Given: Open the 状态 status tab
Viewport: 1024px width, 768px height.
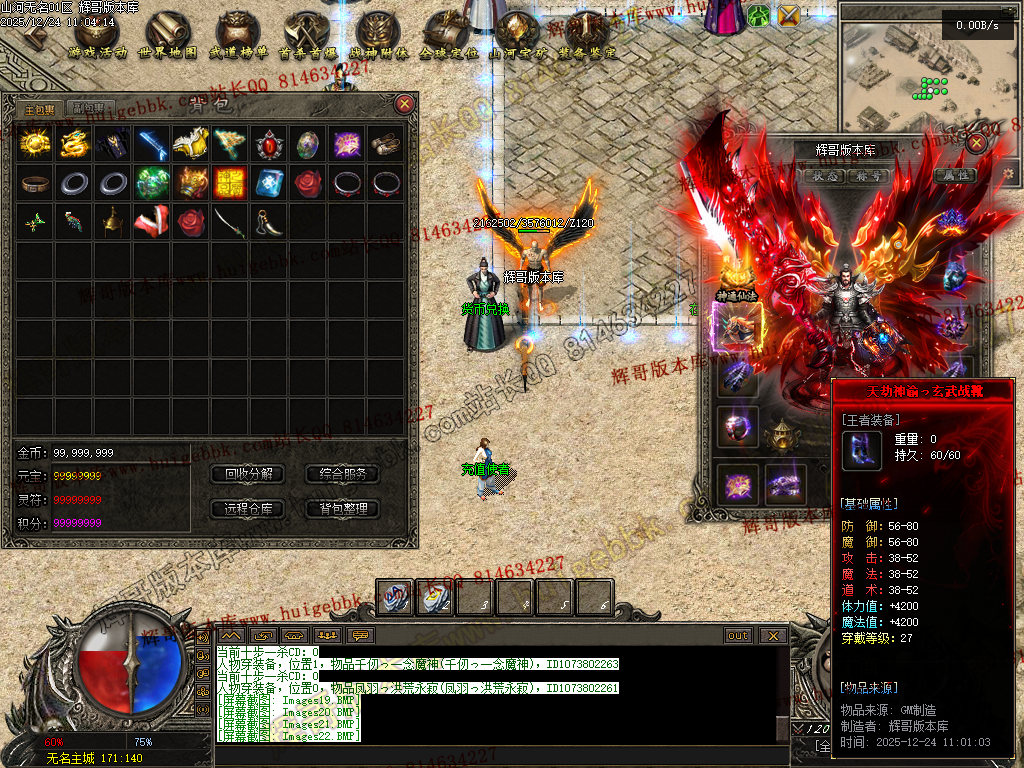Looking at the screenshot, I should tap(825, 176).
